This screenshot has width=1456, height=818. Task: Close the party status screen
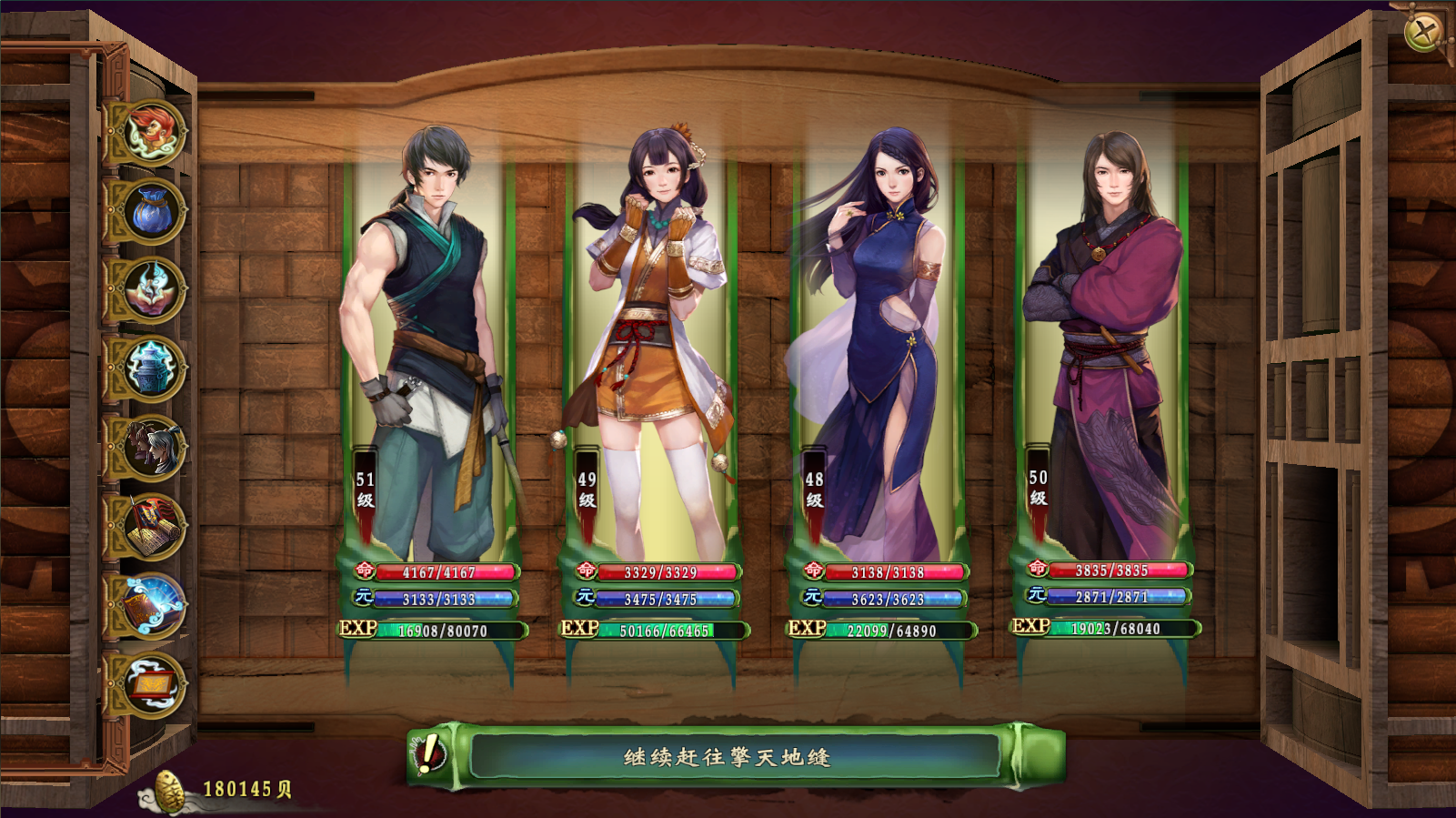click(1423, 33)
